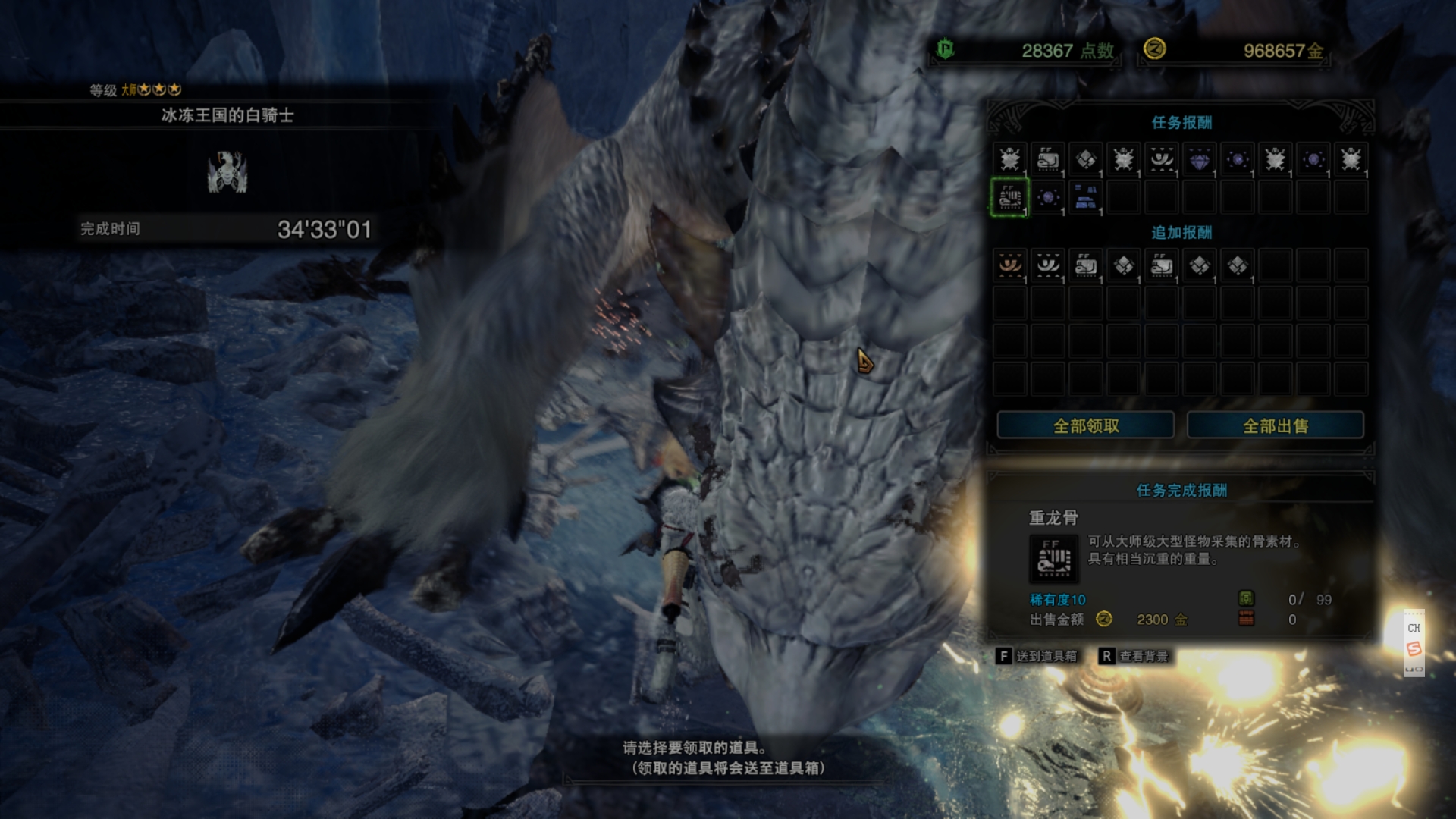Screen dimensions: 1456x819
Task: Select the blue ingot stack reward slot
Action: [1085, 197]
